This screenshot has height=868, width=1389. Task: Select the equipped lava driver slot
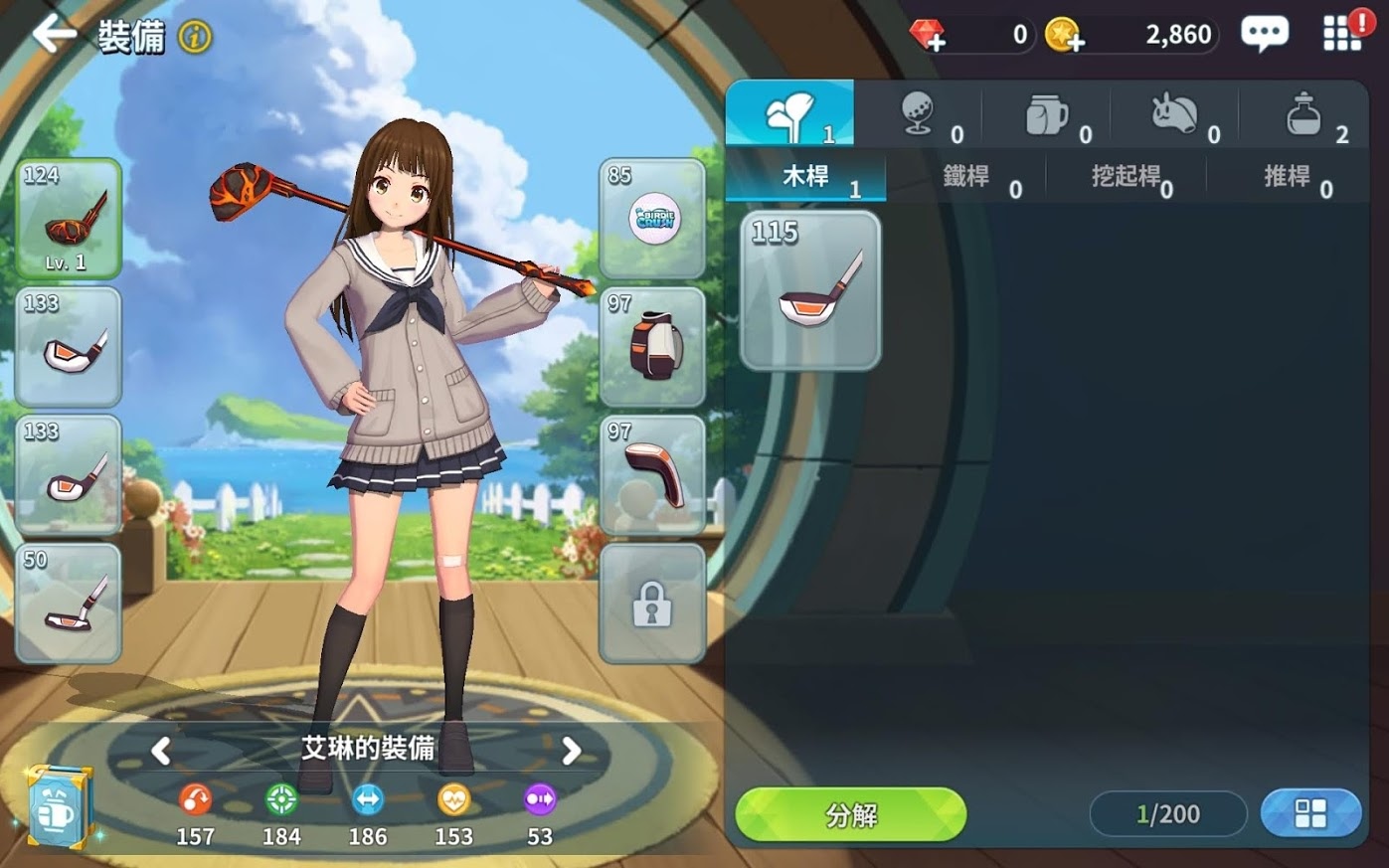coord(69,219)
